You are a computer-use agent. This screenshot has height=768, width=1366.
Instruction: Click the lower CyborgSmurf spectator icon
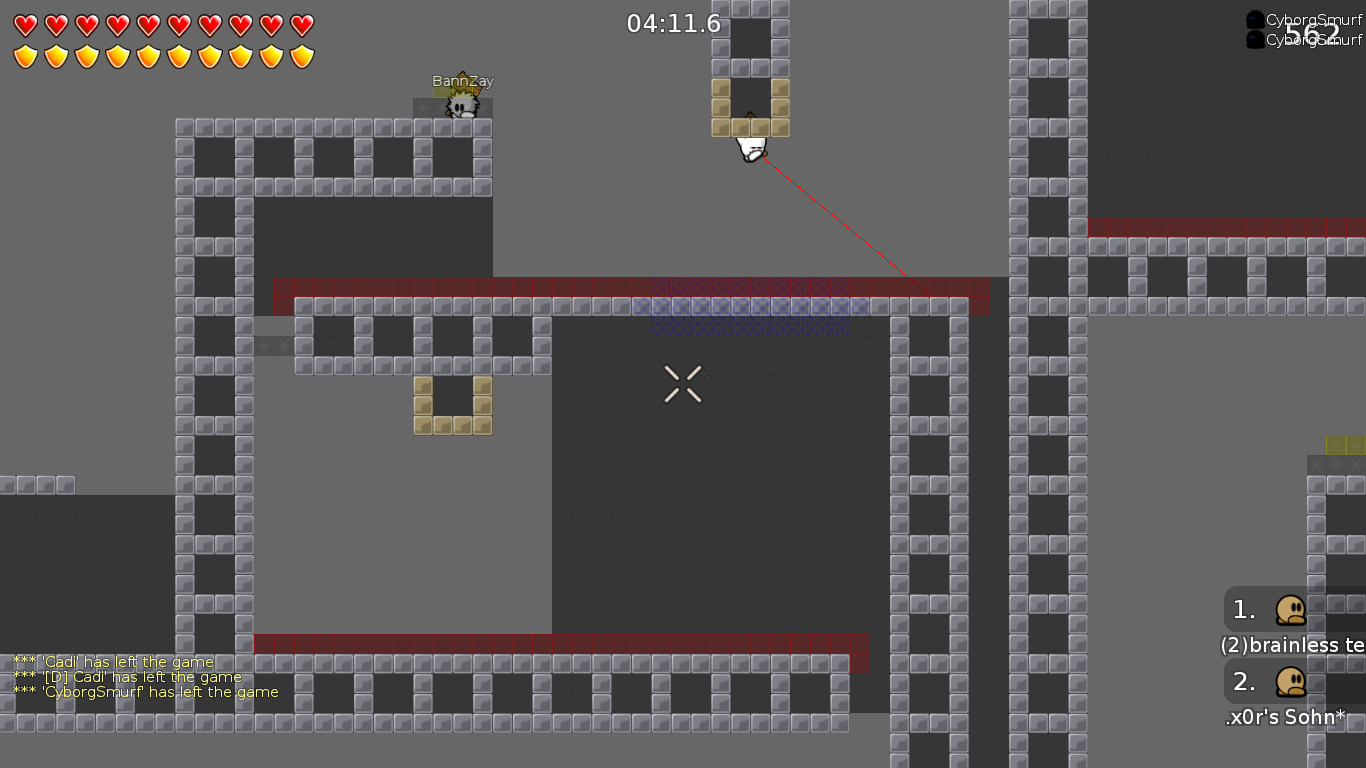[1254, 39]
